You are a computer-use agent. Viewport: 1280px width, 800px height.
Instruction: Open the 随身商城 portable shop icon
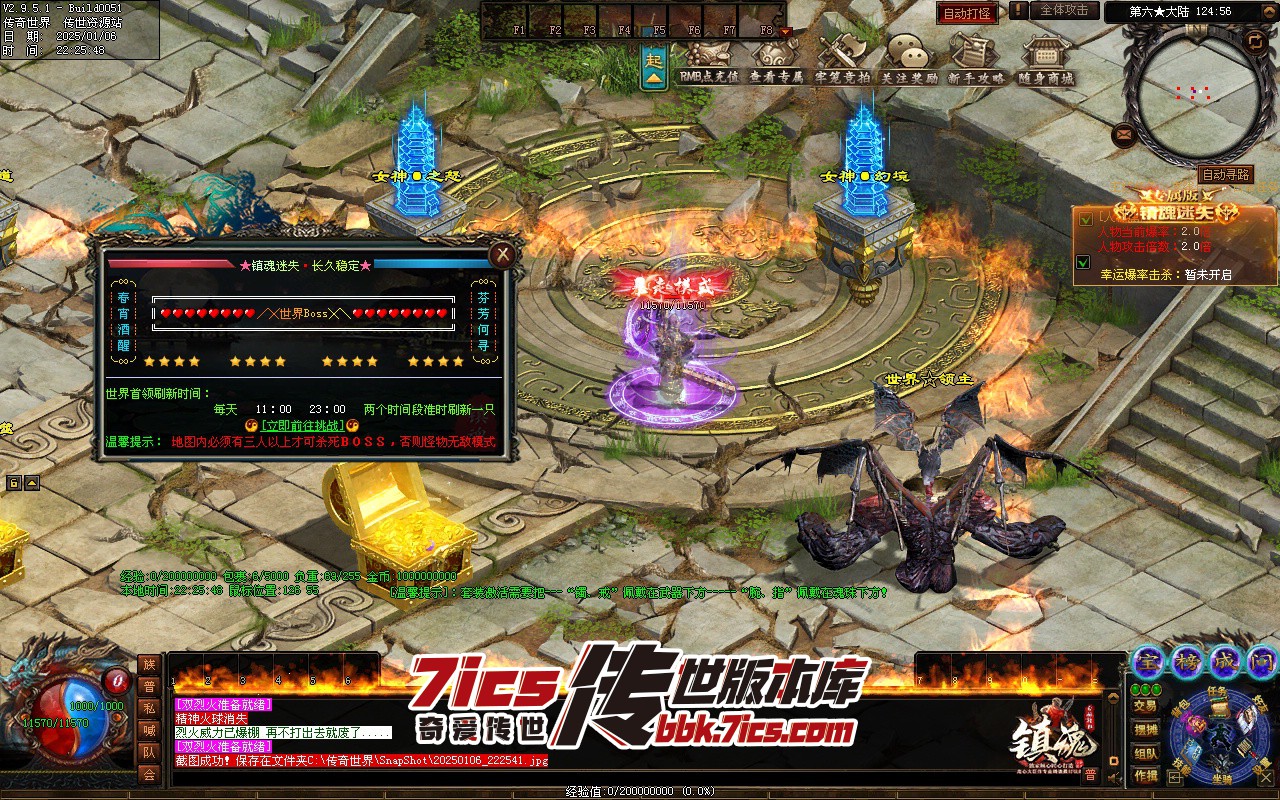[x=1046, y=60]
